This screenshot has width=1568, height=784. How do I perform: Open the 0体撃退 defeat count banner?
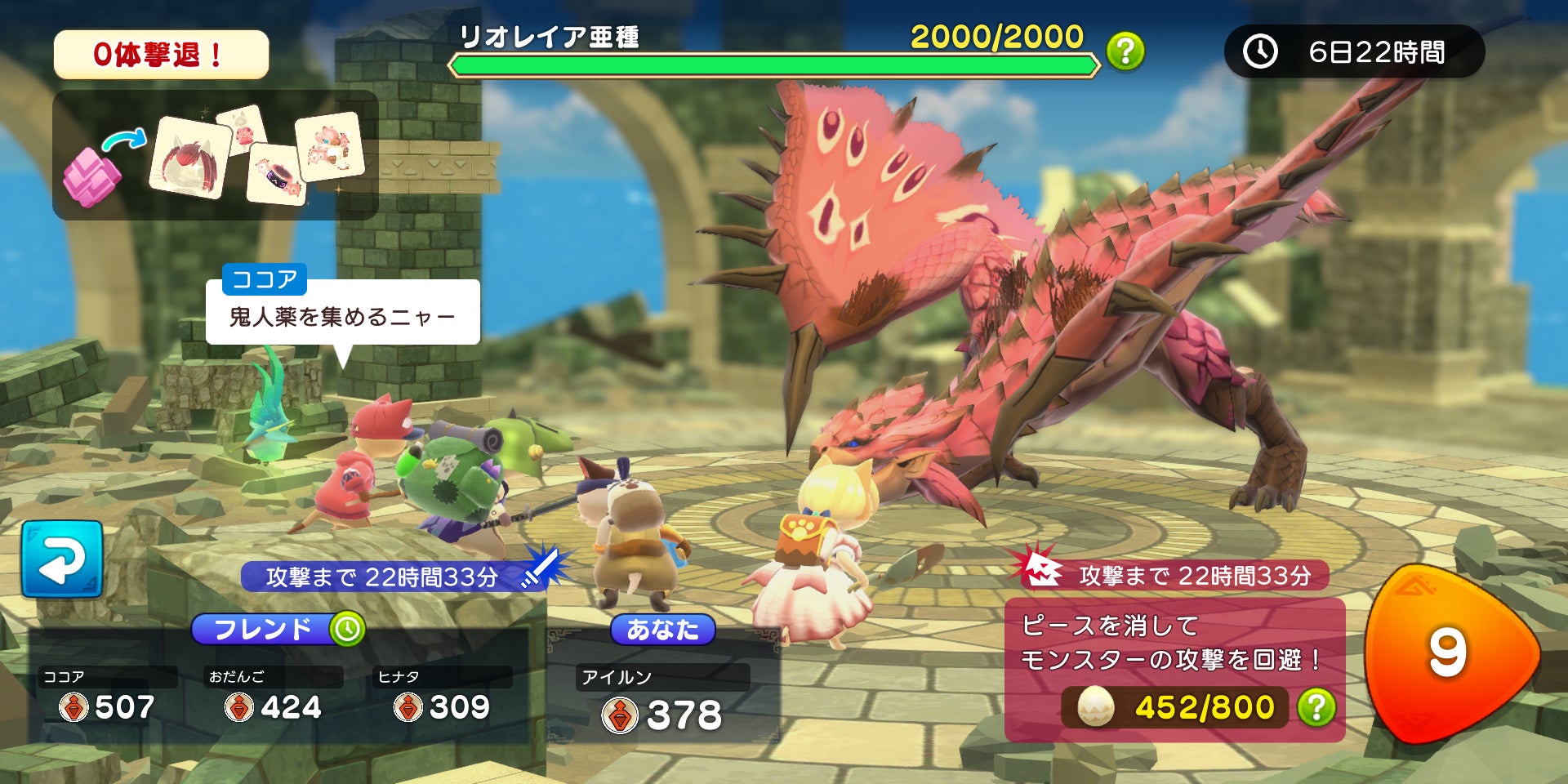tap(161, 55)
